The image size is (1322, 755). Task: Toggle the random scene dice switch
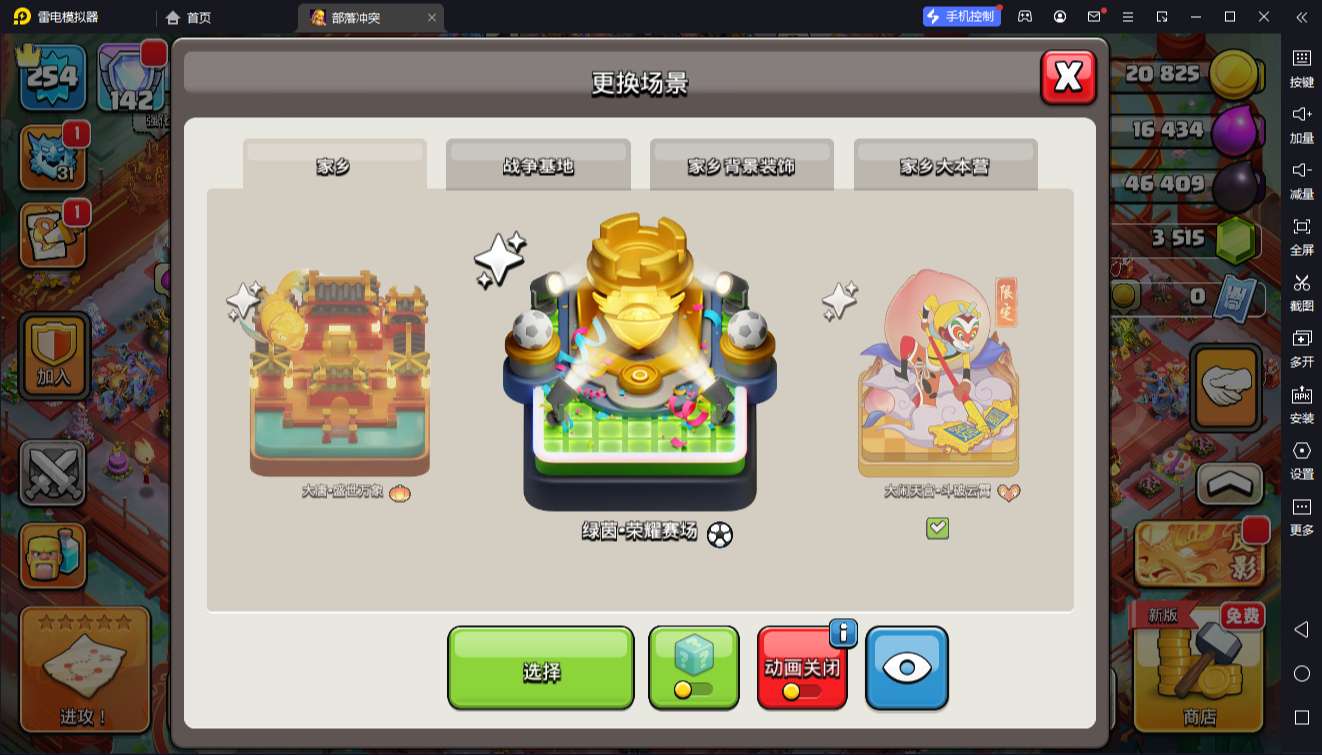(694, 668)
